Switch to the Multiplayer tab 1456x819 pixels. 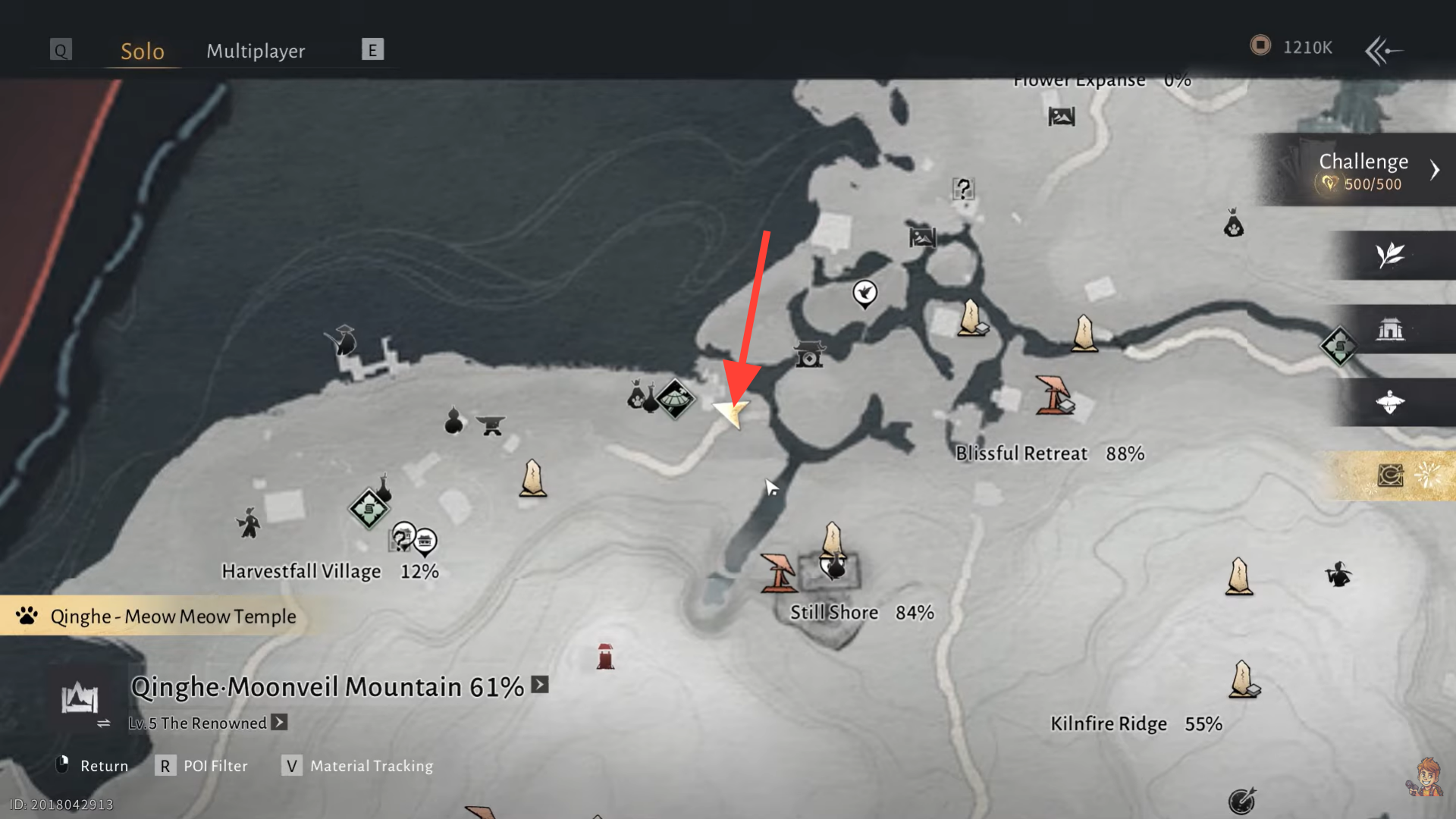[256, 51]
